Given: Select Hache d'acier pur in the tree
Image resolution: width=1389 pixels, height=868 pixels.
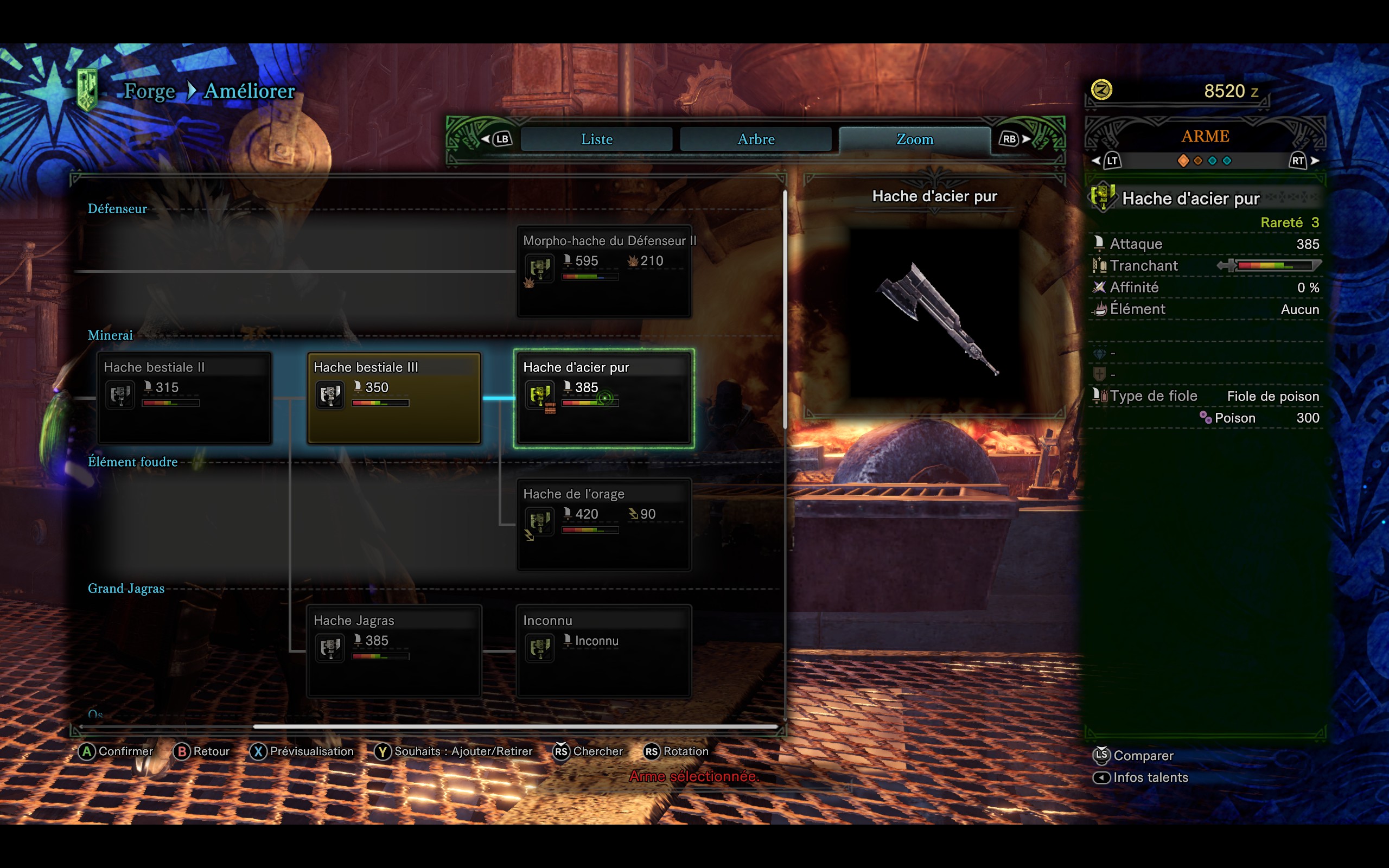Looking at the screenshot, I should point(604,397).
